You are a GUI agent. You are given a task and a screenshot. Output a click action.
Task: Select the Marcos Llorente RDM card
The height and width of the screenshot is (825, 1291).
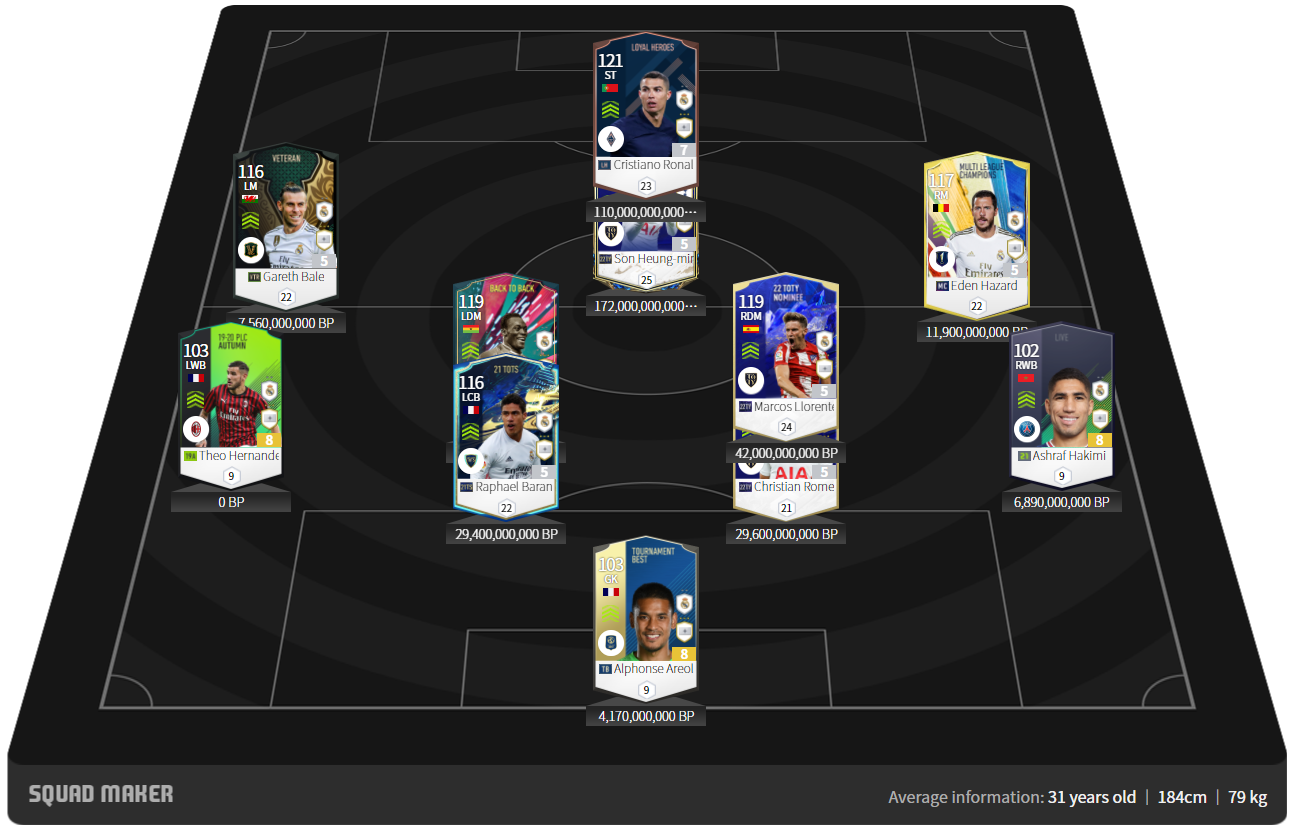tap(785, 350)
